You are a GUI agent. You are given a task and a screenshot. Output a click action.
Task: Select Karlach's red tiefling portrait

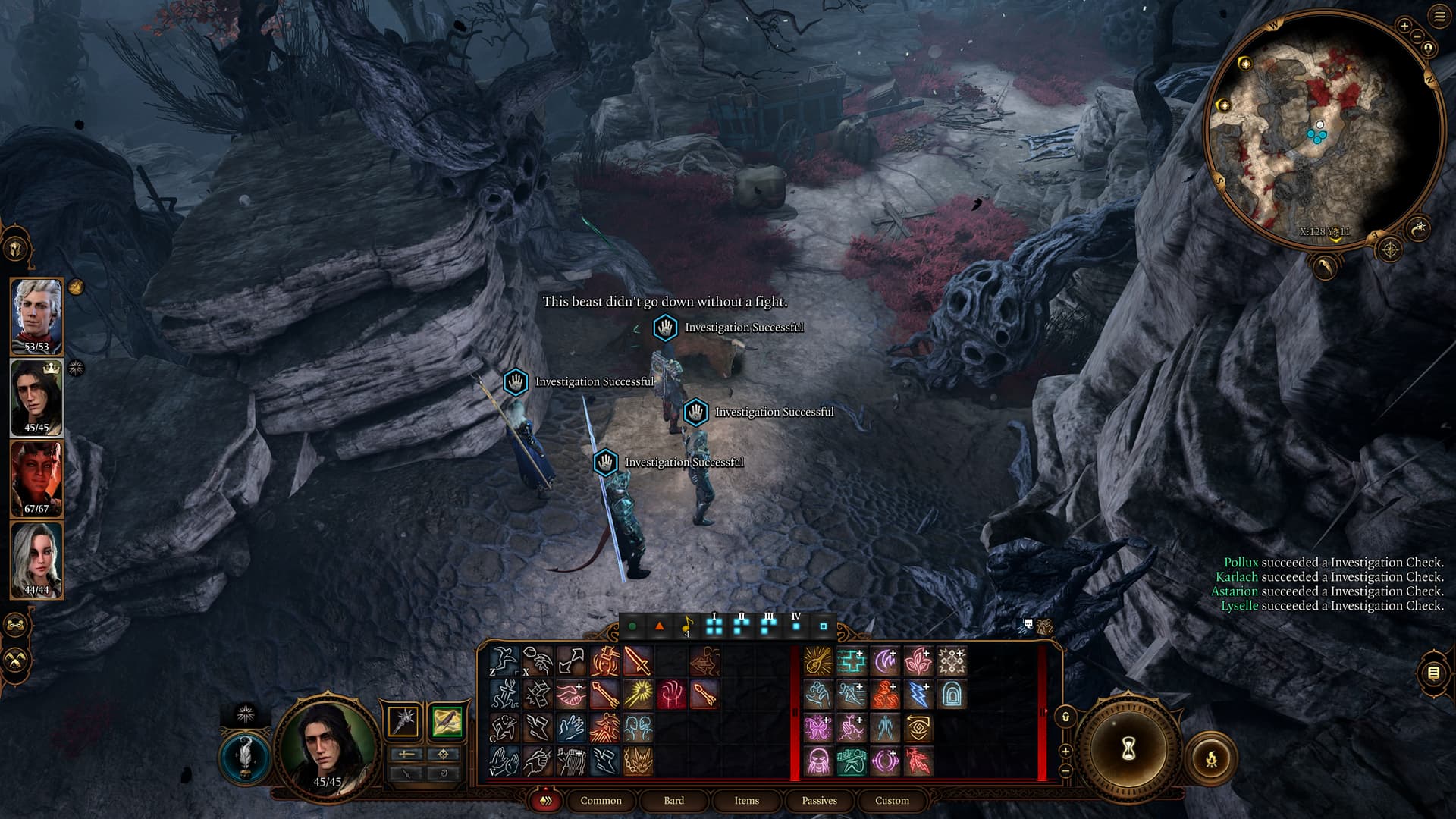(x=36, y=479)
